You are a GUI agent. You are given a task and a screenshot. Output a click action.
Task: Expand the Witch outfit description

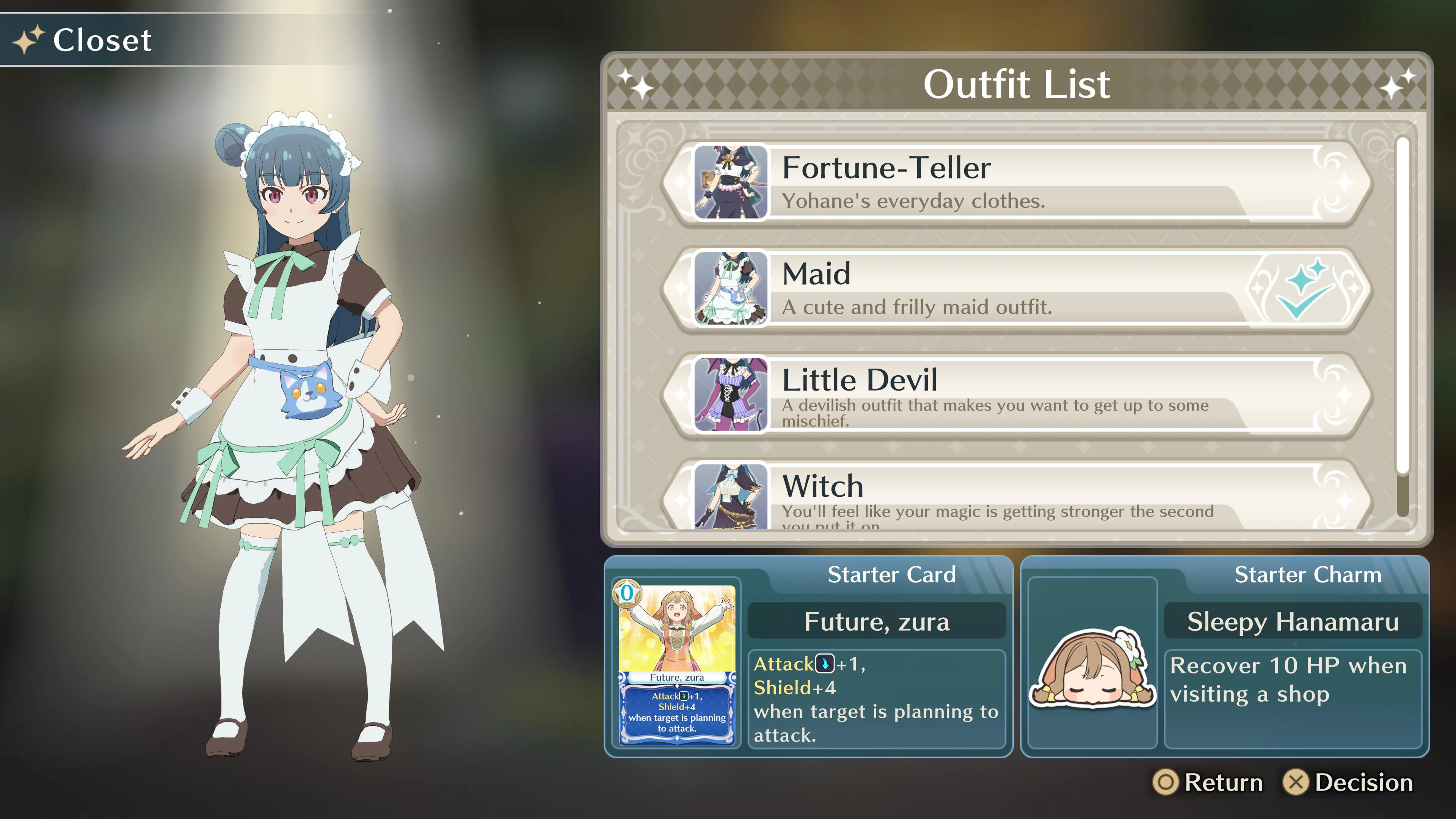click(x=1017, y=497)
